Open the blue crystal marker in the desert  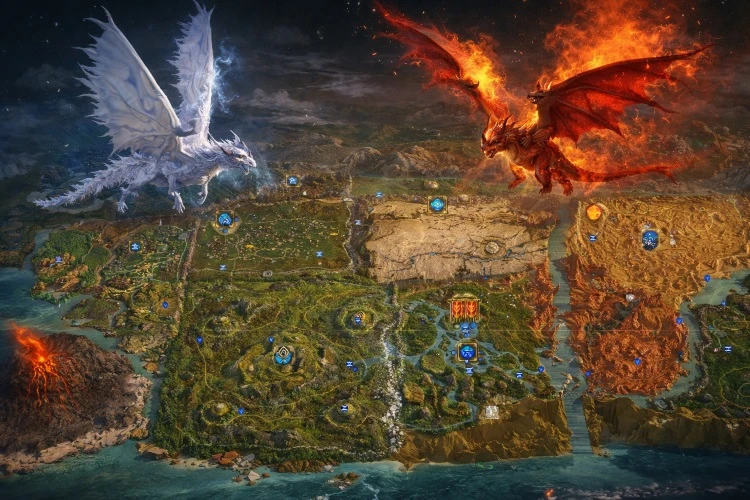[650, 239]
